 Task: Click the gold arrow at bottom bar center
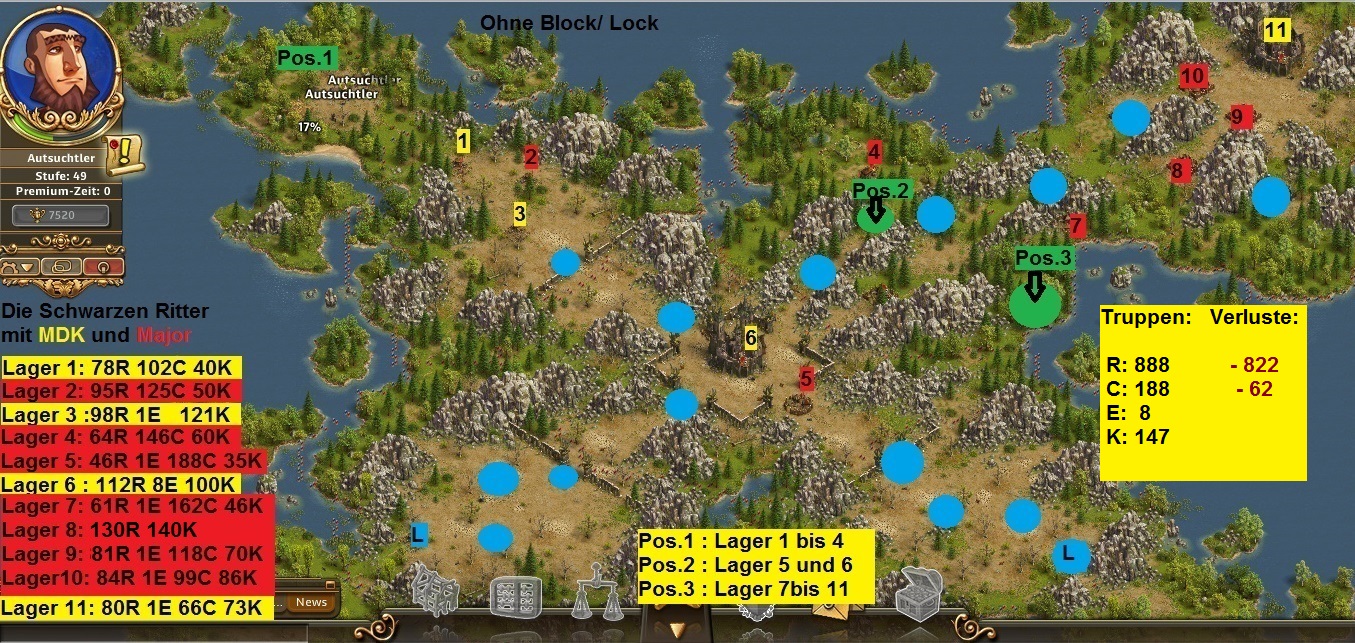677,628
